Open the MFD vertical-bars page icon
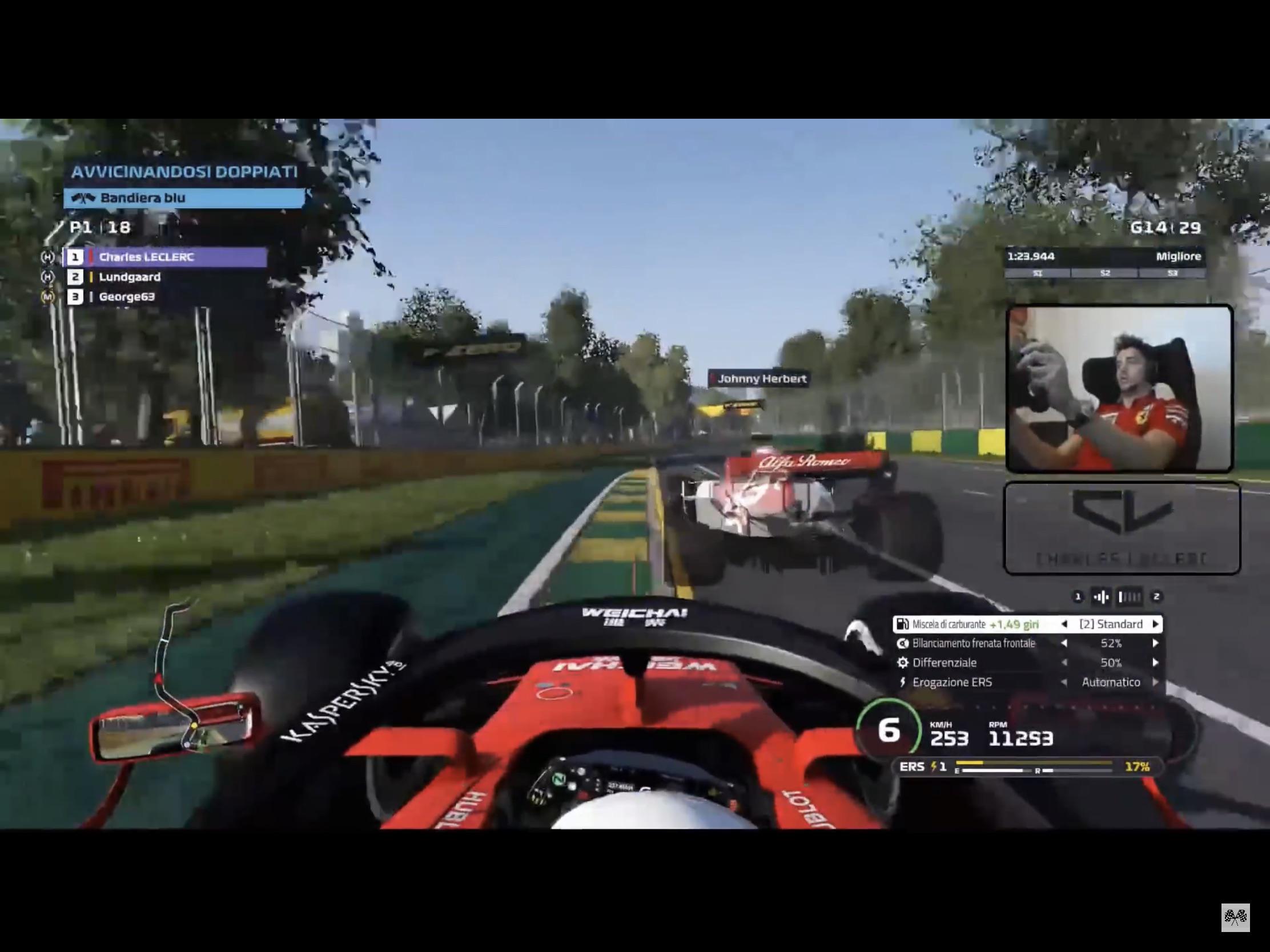Screen dimensions: 1270x952 1130,598
